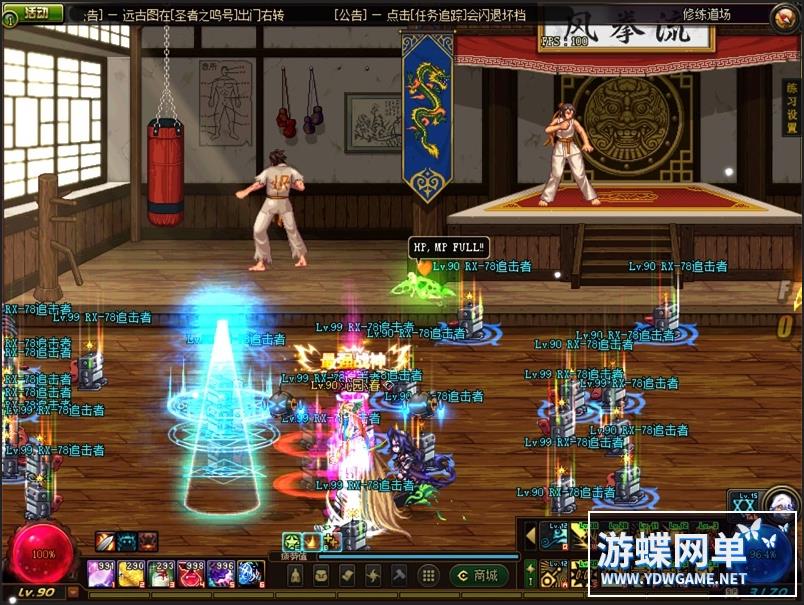The height and width of the screenshot is (605, 804).
Task: Open the 练习设置 practice settings panel
Action: 789,122
